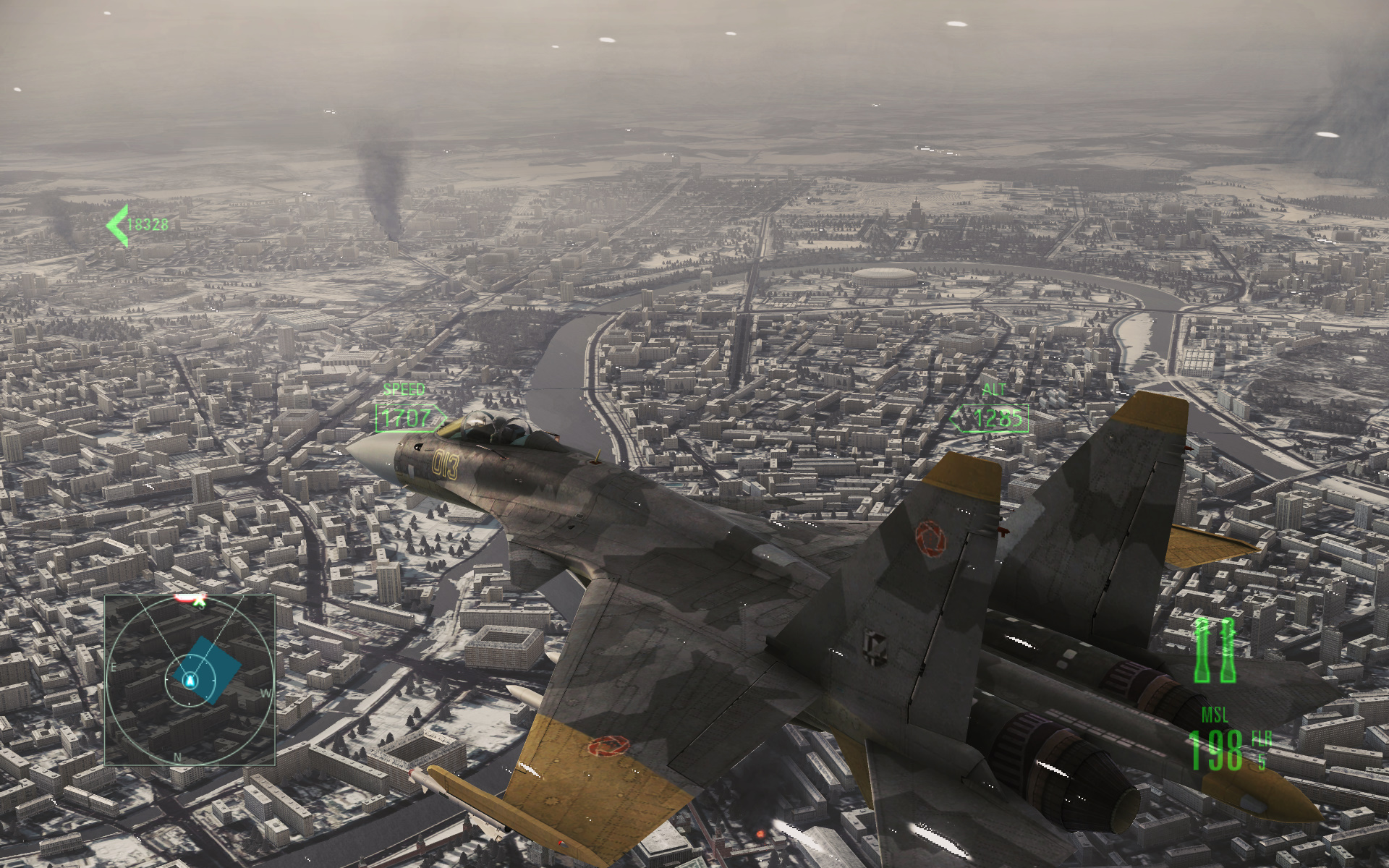Viewport: 1389px width, 868px height.
Task: Click the W compass letter on the radar
Action: click(x=266, y=692)
